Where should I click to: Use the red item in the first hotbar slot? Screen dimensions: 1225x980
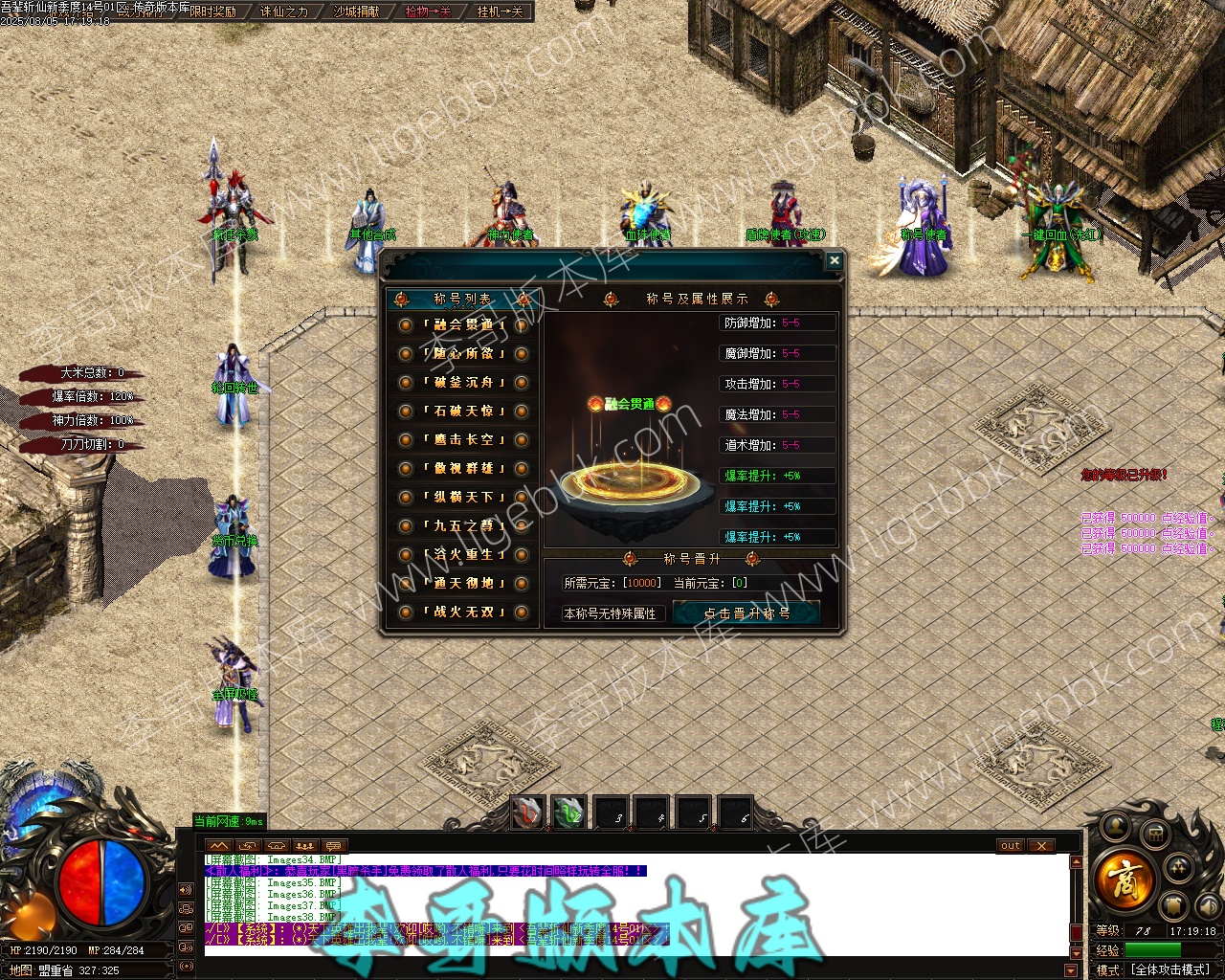(527, 813)
